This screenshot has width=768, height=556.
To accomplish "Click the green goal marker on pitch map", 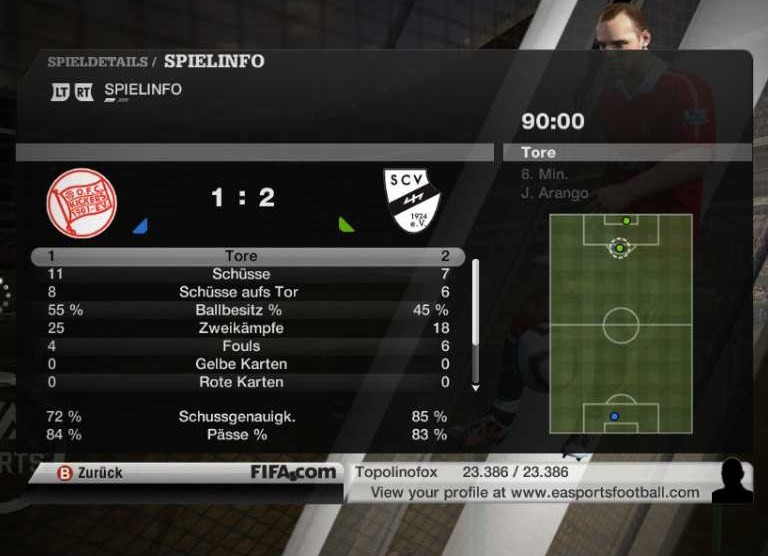I will point(619,247).
